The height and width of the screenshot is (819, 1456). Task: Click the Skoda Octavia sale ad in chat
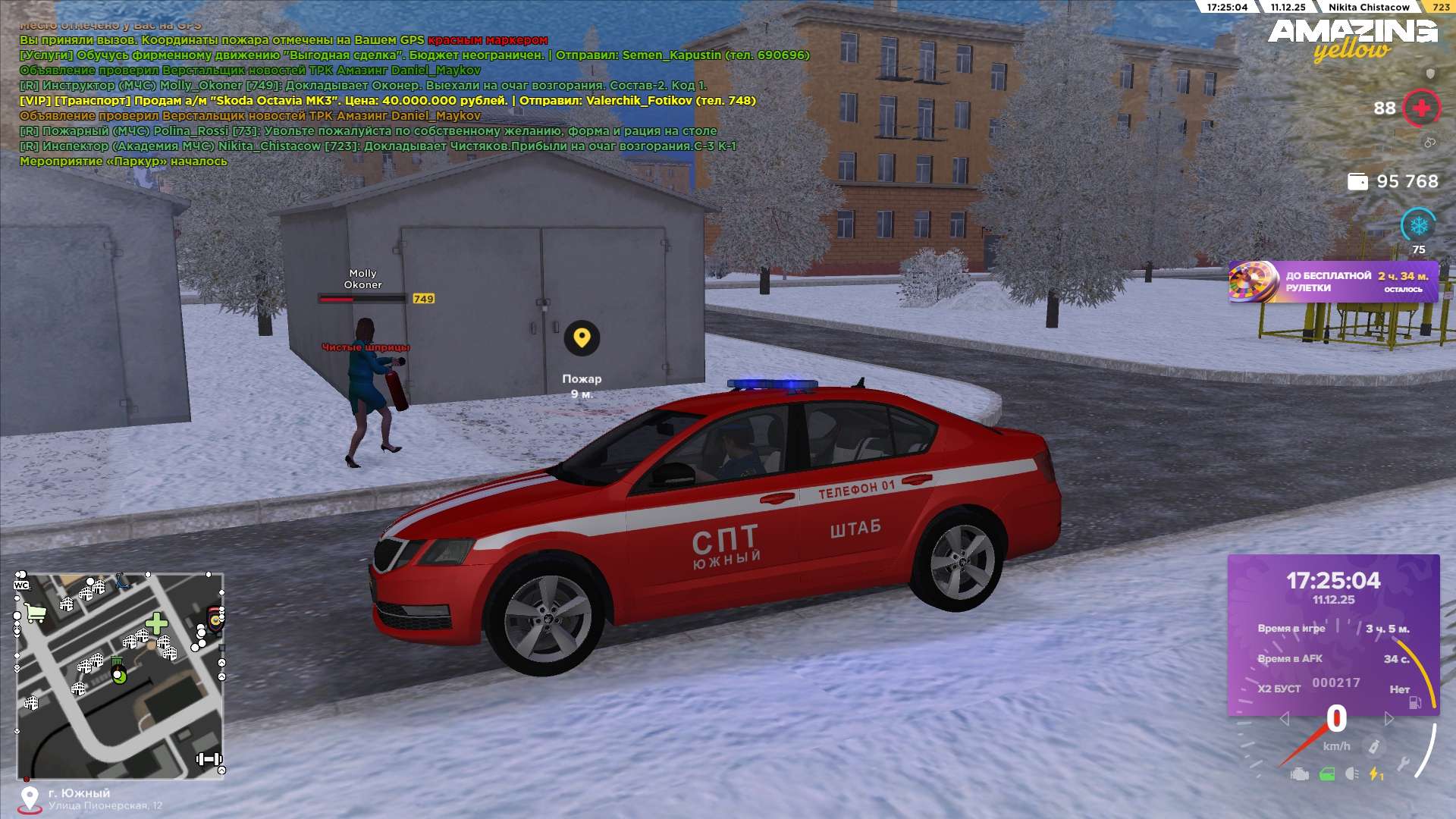click(388, 101)
